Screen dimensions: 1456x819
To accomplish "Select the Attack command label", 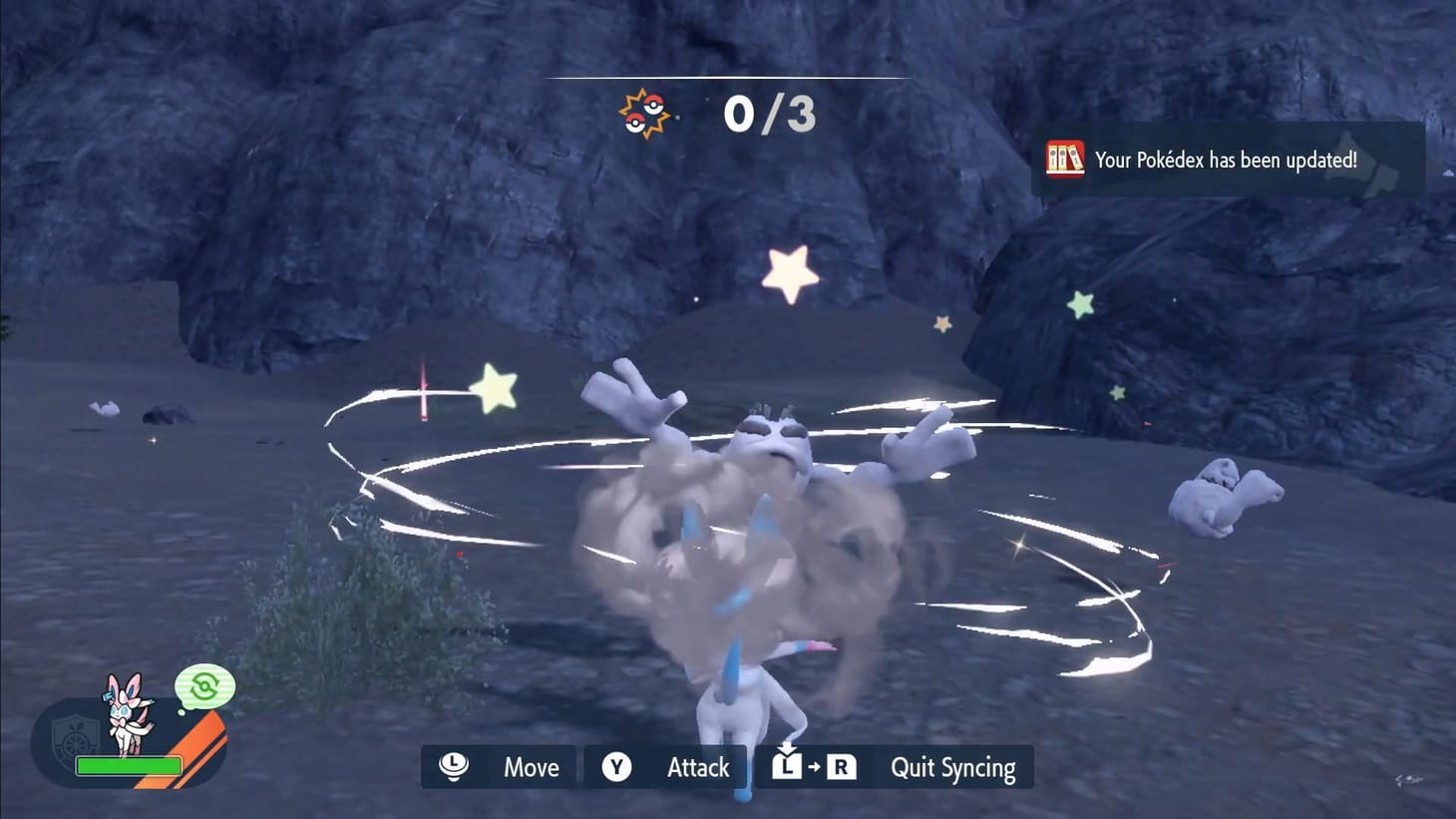I will (x=697, y=767).
